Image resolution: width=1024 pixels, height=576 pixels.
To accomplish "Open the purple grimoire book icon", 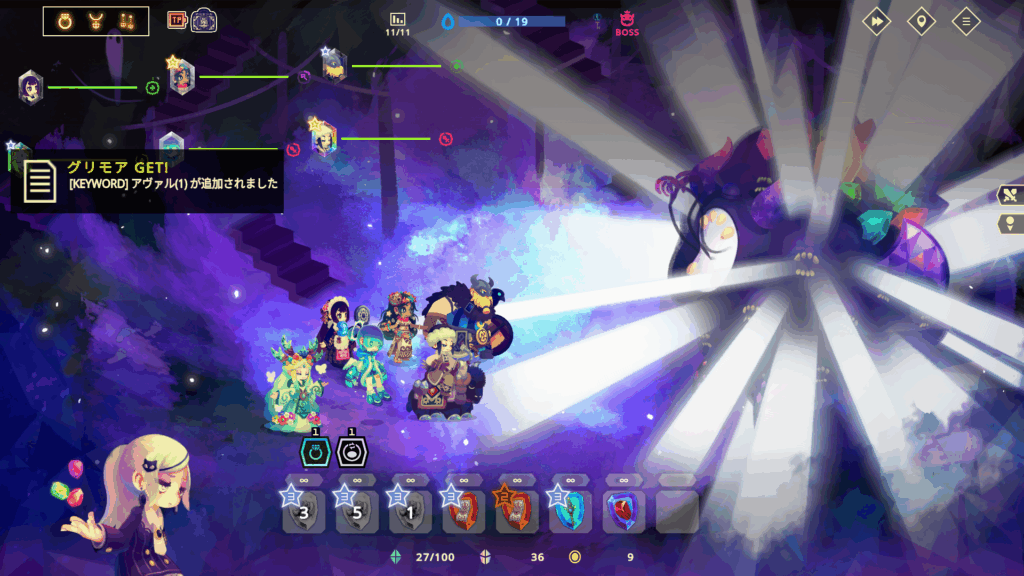I will tap(205, 20).
